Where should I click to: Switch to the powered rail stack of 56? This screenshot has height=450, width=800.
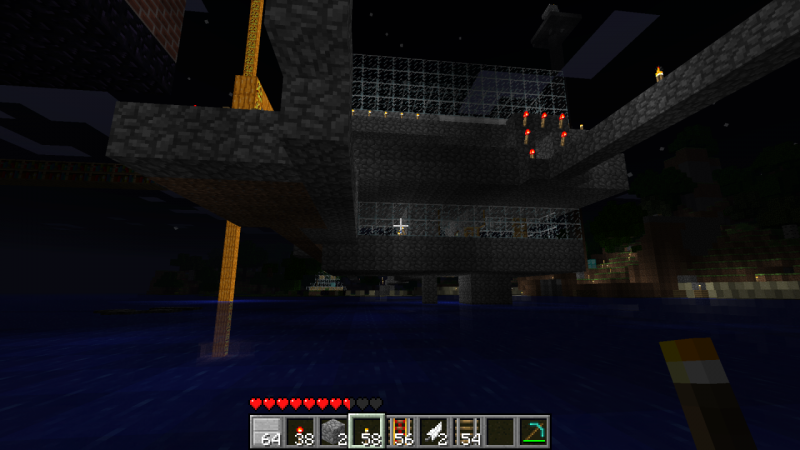[400, 431]
